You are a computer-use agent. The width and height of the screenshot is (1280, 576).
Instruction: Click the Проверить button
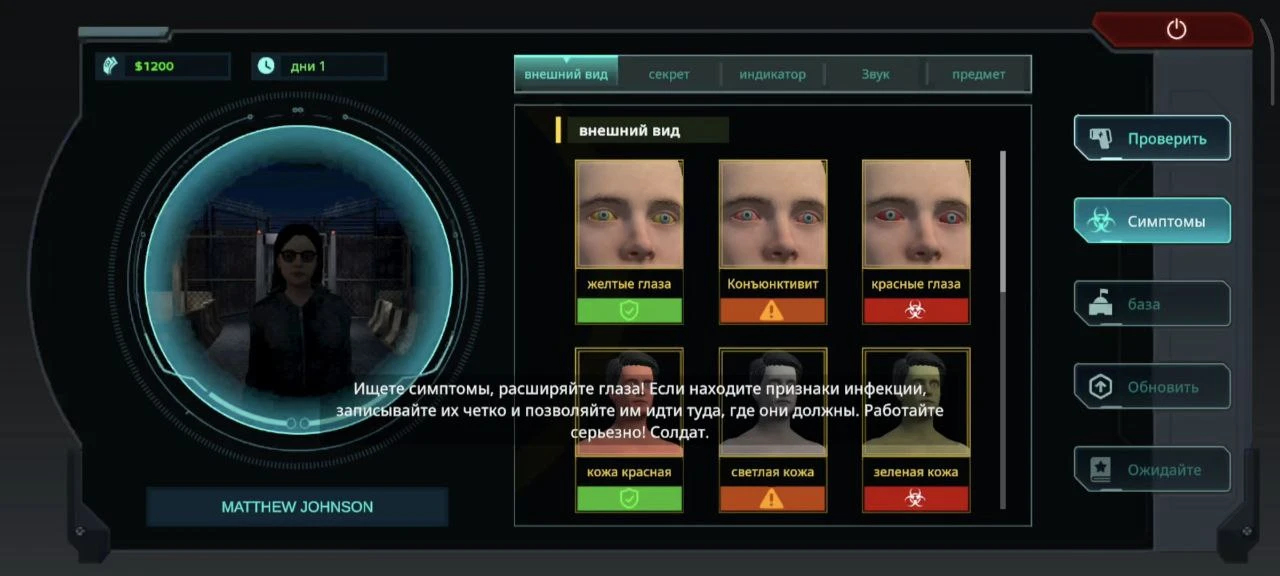1152,139
